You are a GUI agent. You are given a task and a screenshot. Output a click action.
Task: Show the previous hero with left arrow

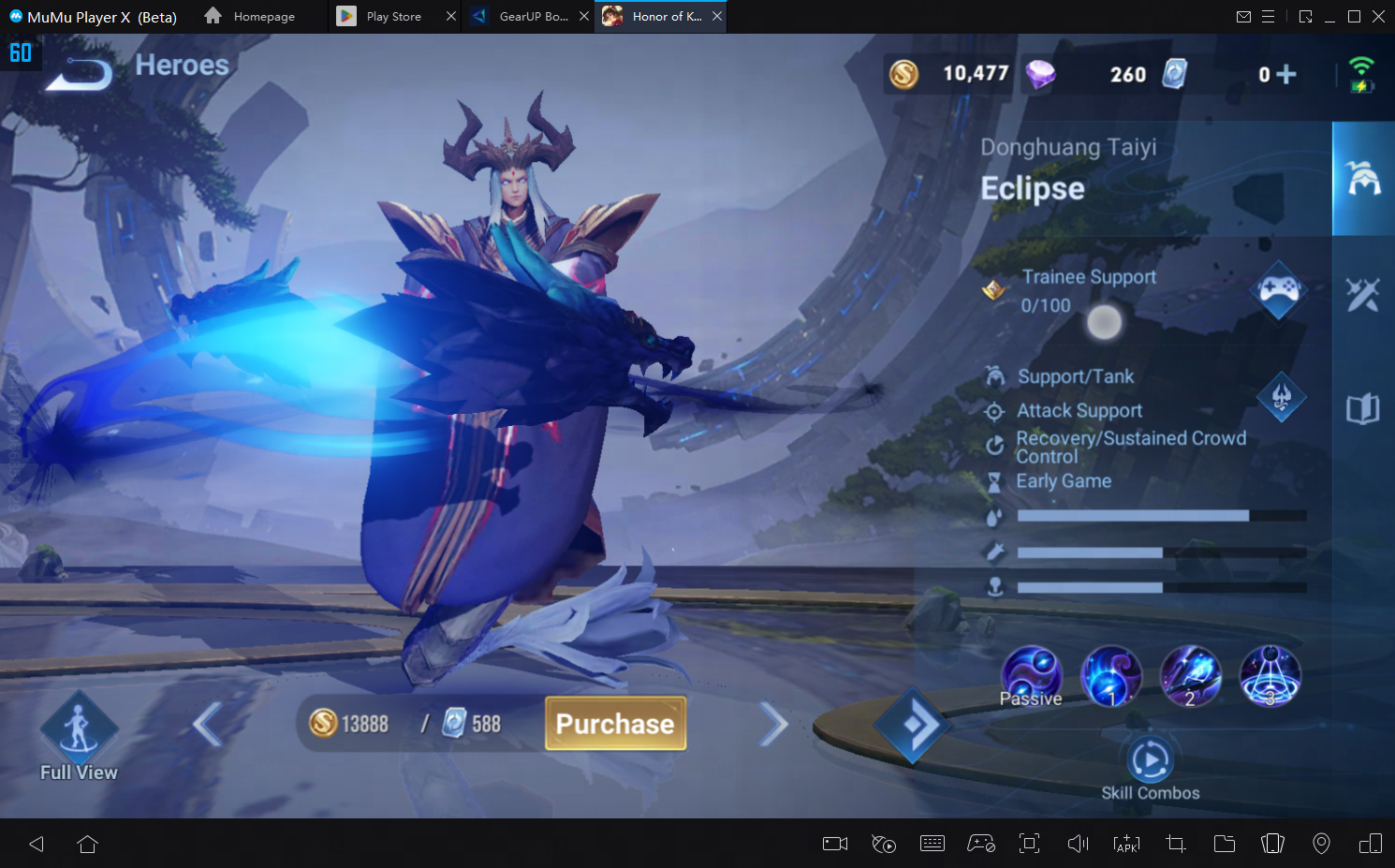pyautogui.click(x=208, y=724)
